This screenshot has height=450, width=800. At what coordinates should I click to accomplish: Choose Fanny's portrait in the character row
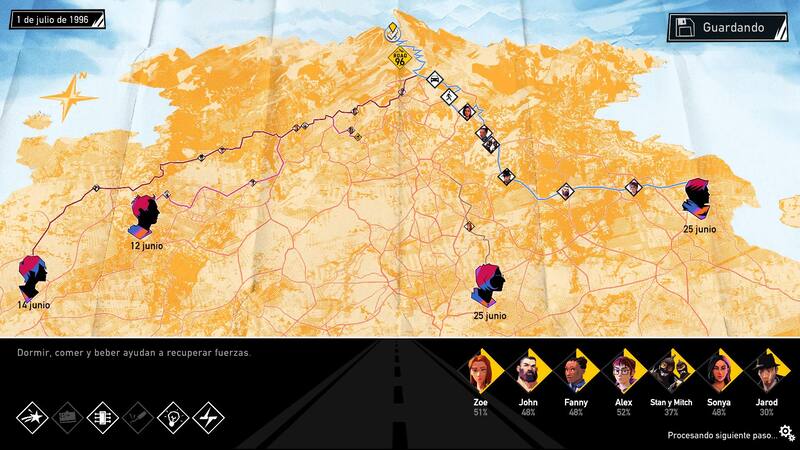point(575,372)
